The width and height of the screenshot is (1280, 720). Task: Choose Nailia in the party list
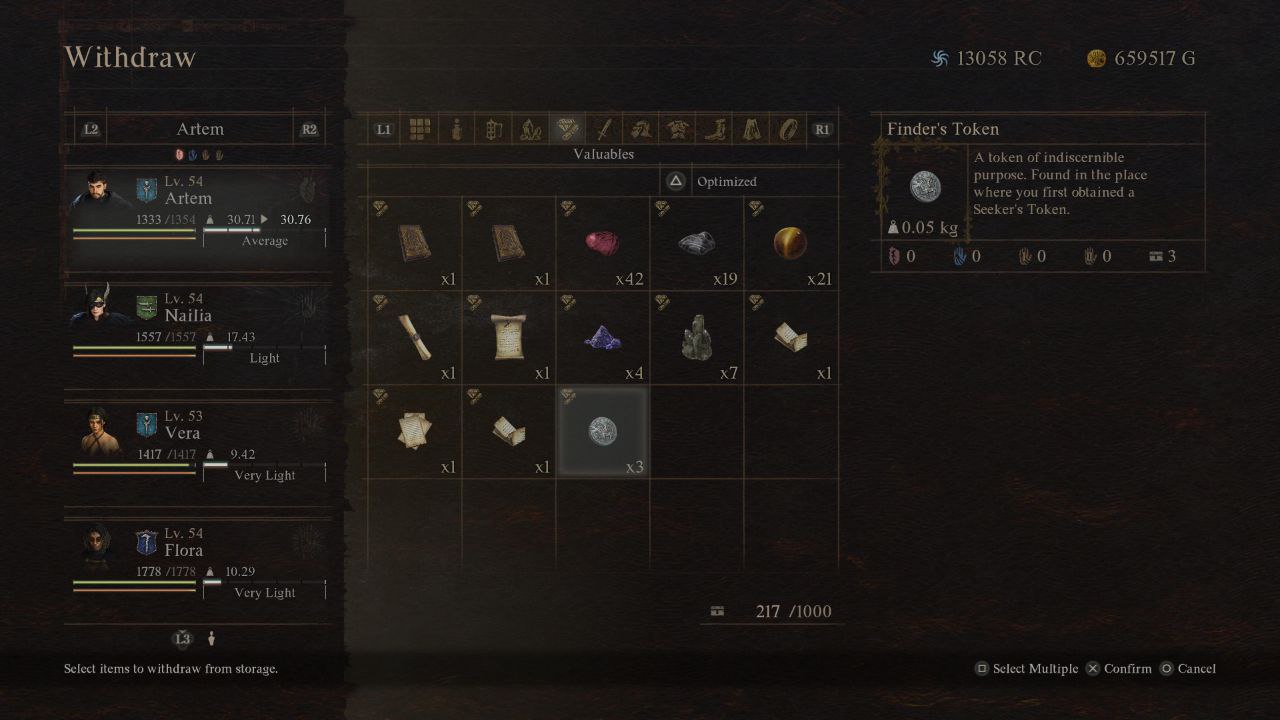coord(198,326)
